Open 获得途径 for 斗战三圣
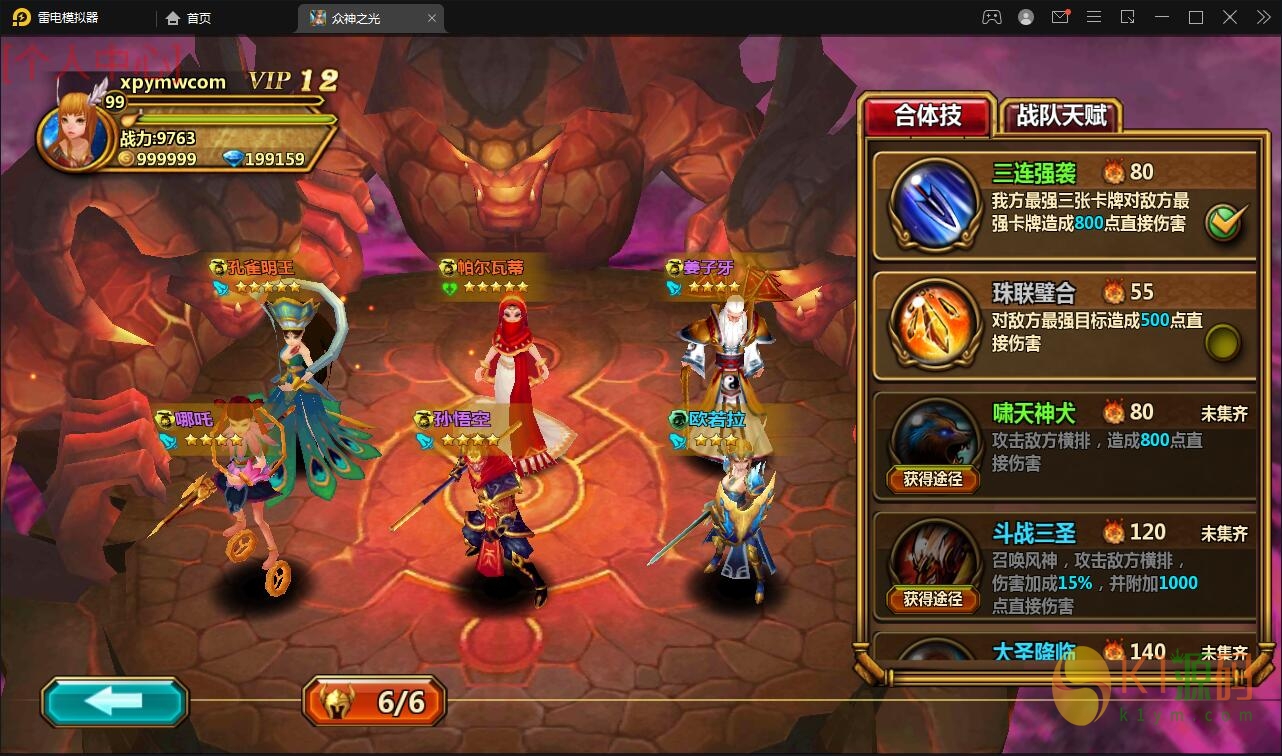1282x756 pixels. coord(933,599)
